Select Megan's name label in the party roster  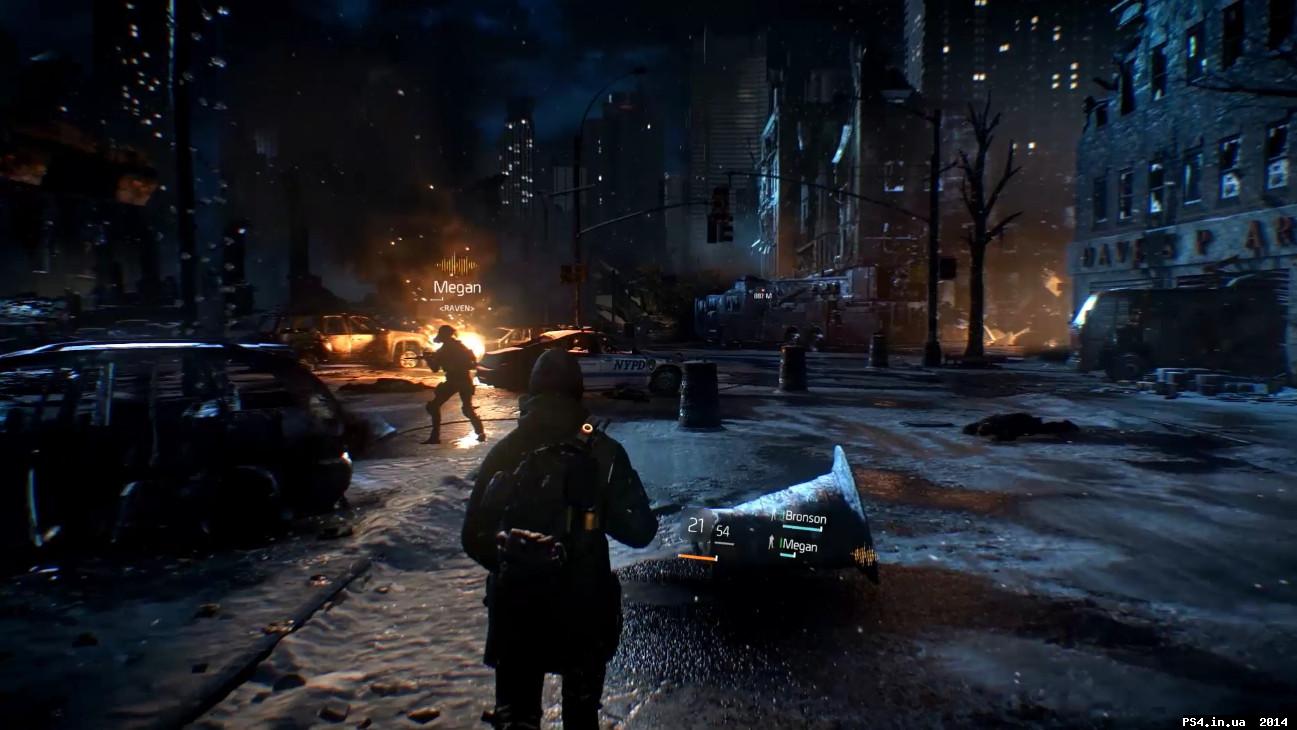point(803,544)
